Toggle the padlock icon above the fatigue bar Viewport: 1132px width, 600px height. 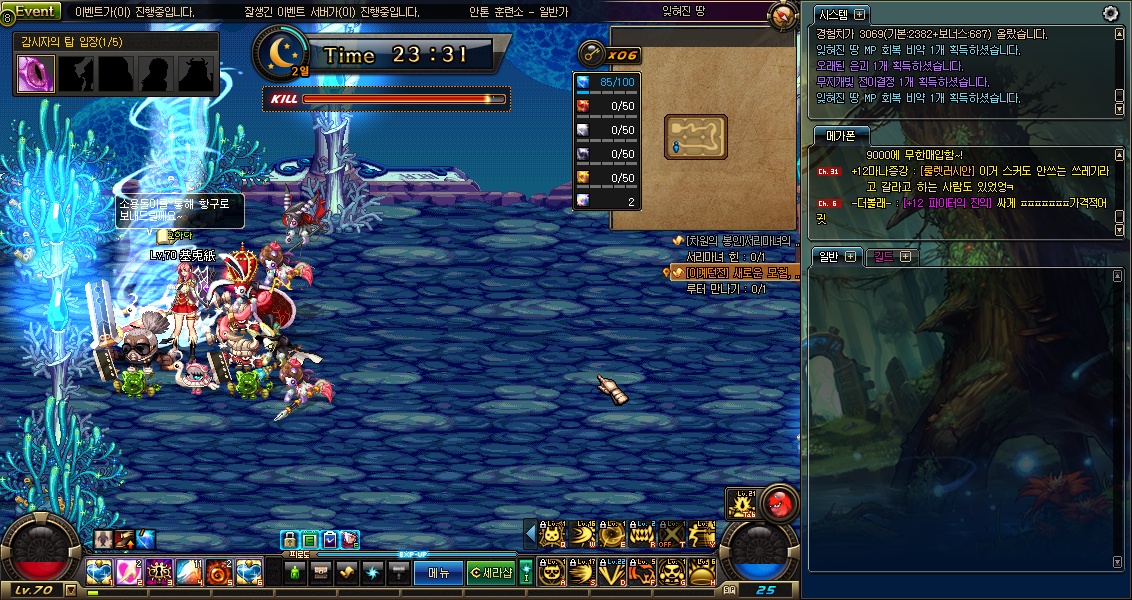[x=288, y=540]
